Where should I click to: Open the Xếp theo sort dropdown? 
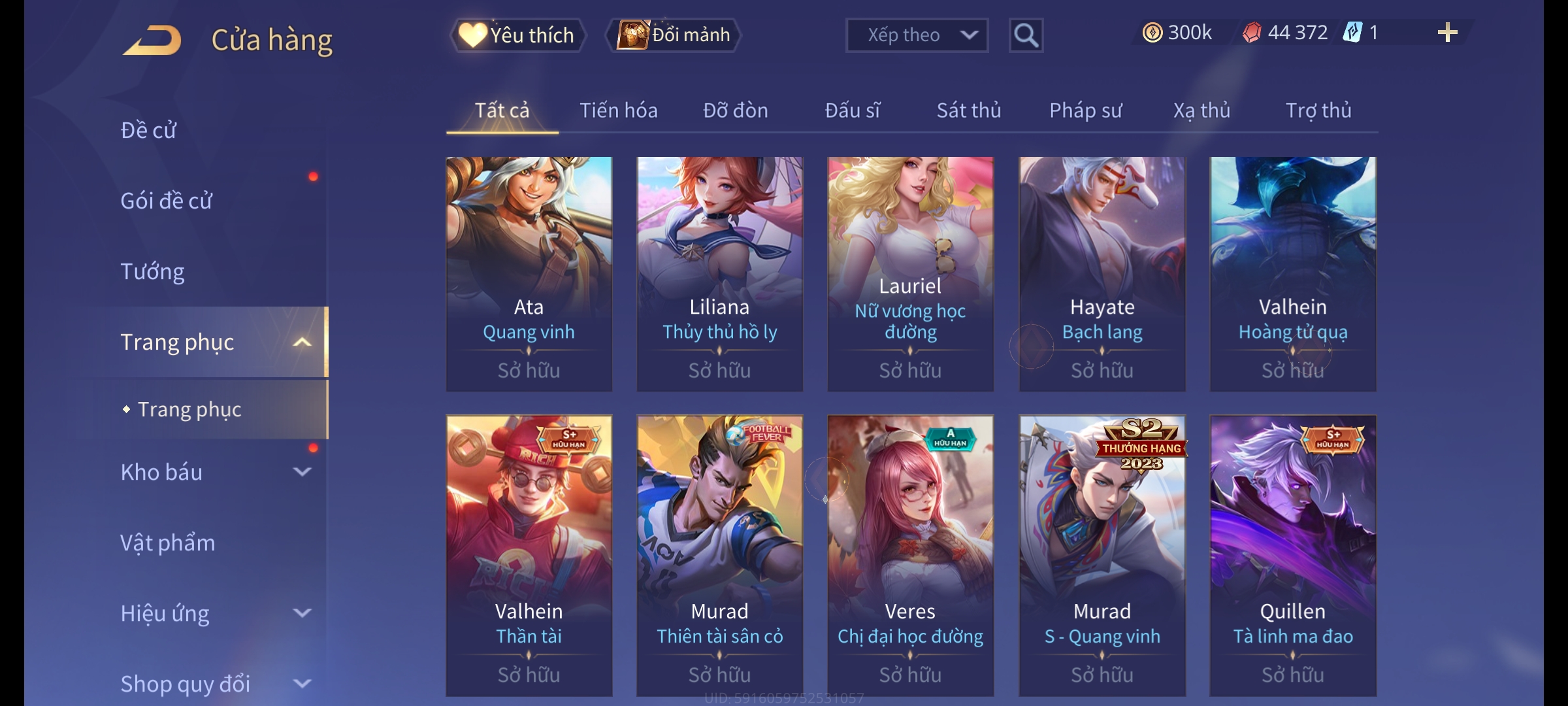(x=916, y=35)
